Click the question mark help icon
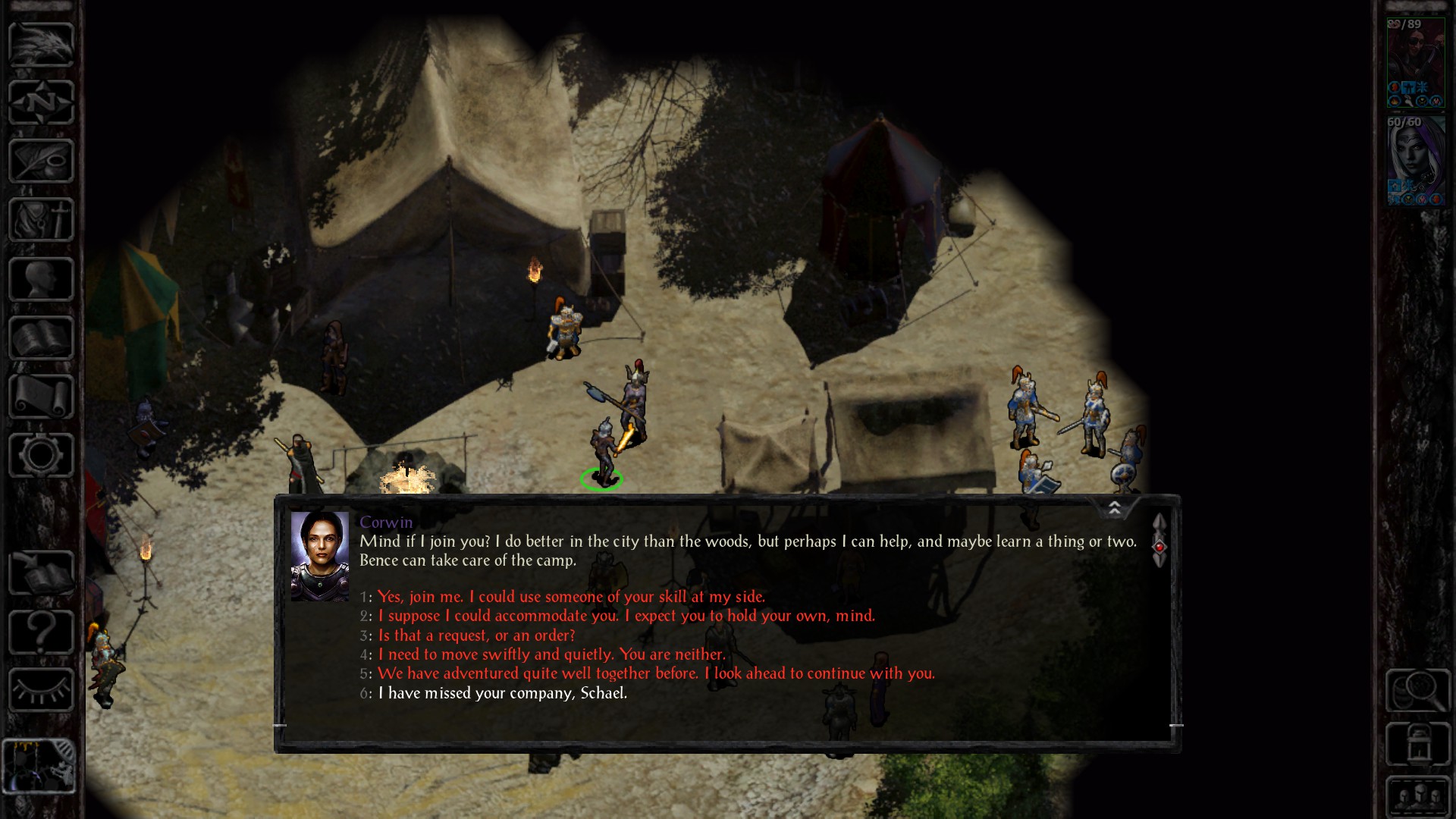This screenshot has height=819, width=1456. [x=41, y=632]
